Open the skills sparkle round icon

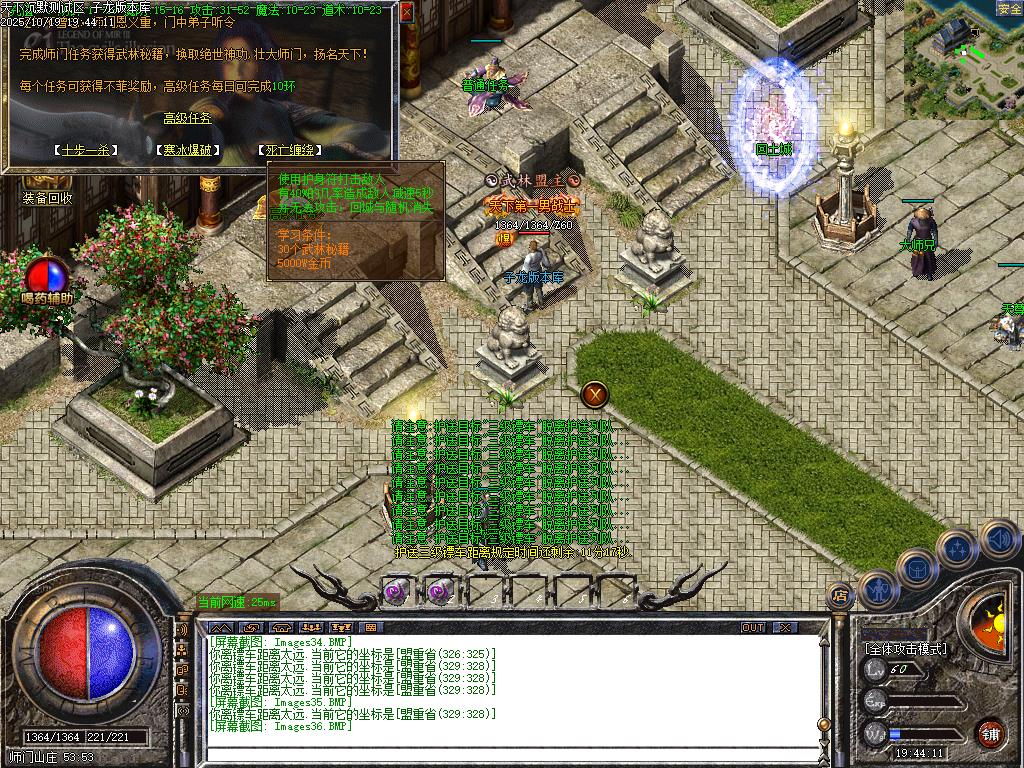[x=957, y=548]
